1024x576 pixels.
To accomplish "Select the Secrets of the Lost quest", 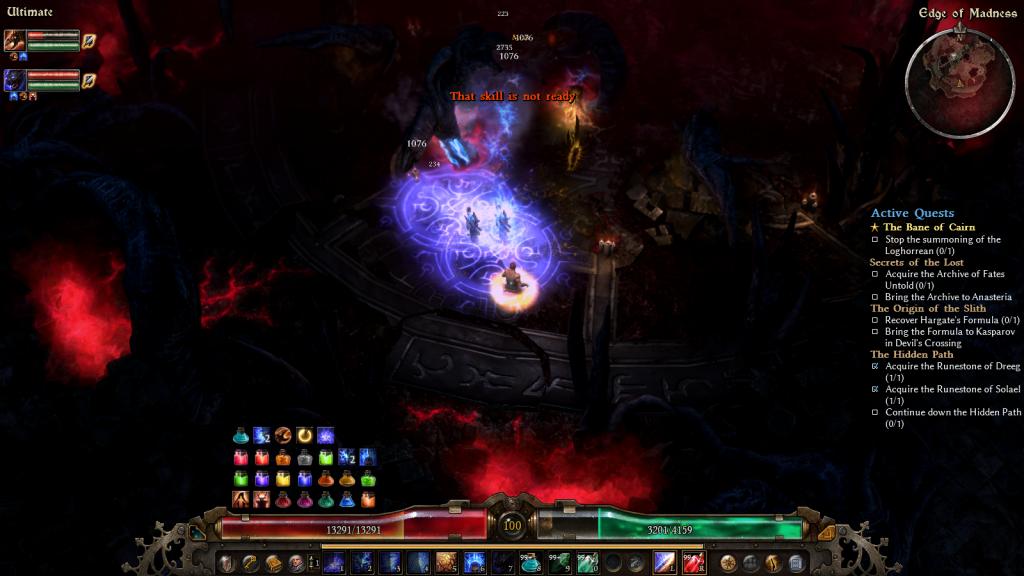I will (x=915, y=262).
